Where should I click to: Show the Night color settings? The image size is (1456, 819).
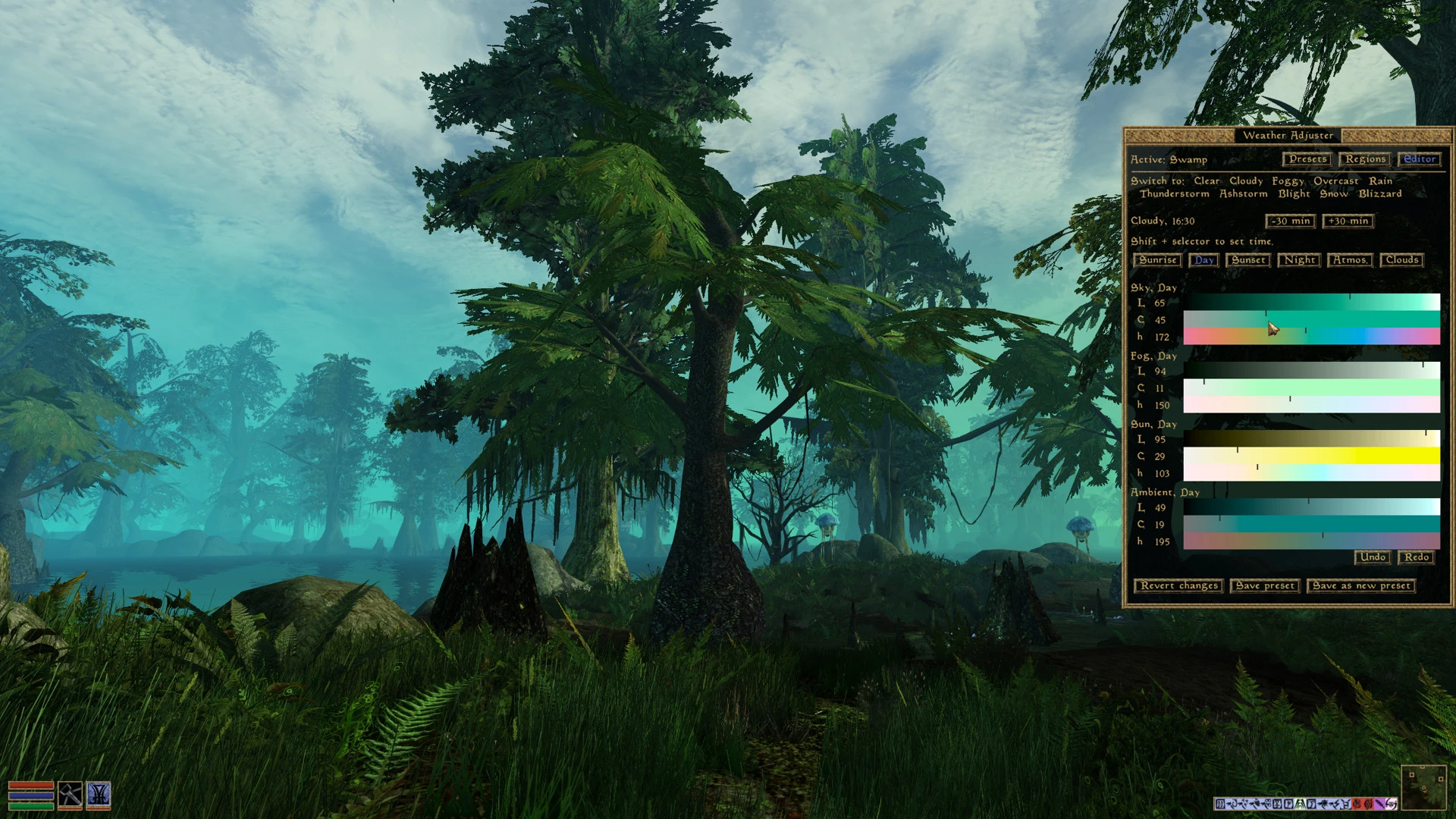(1299, 260)
